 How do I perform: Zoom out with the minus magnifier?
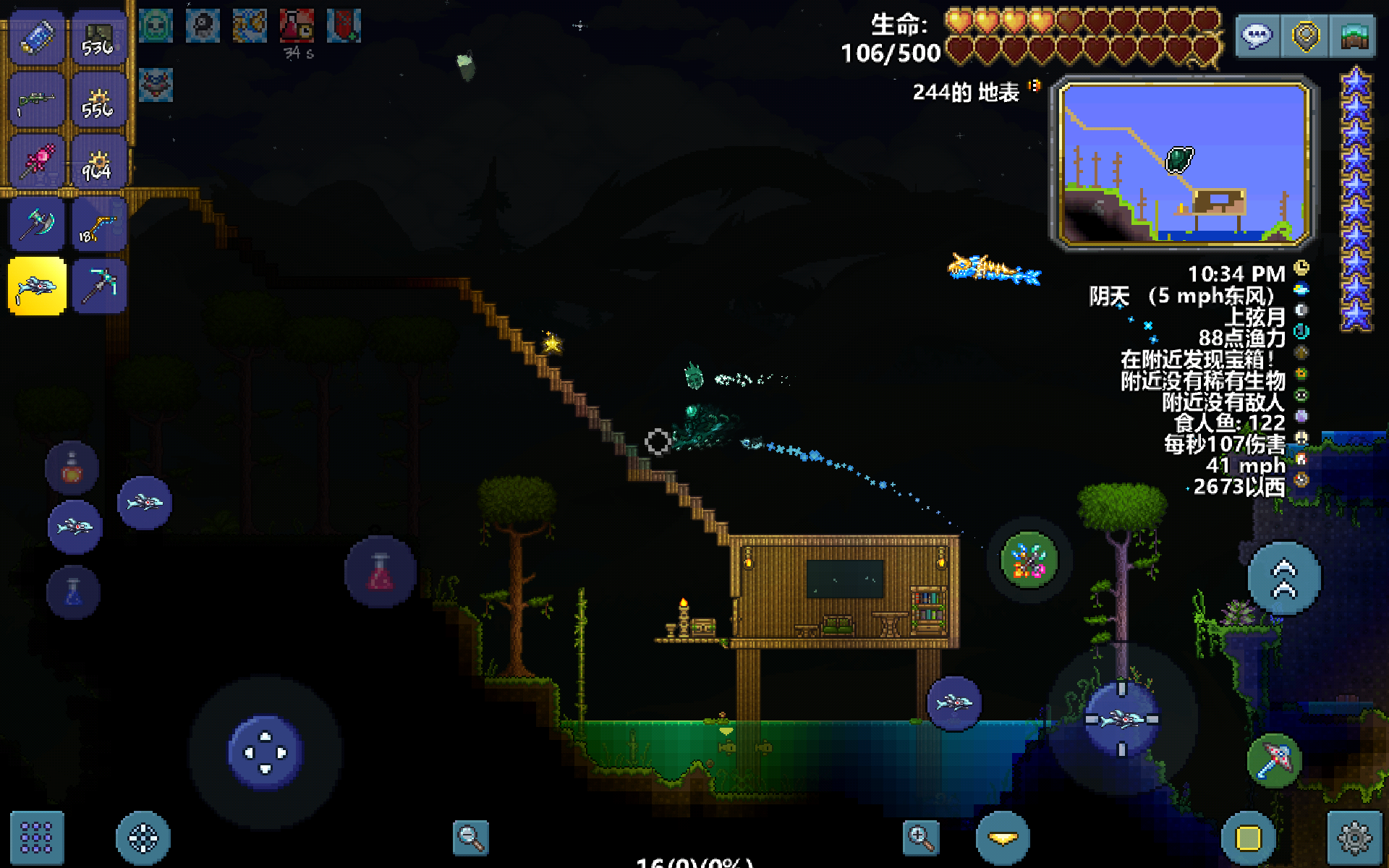[470, 838]
